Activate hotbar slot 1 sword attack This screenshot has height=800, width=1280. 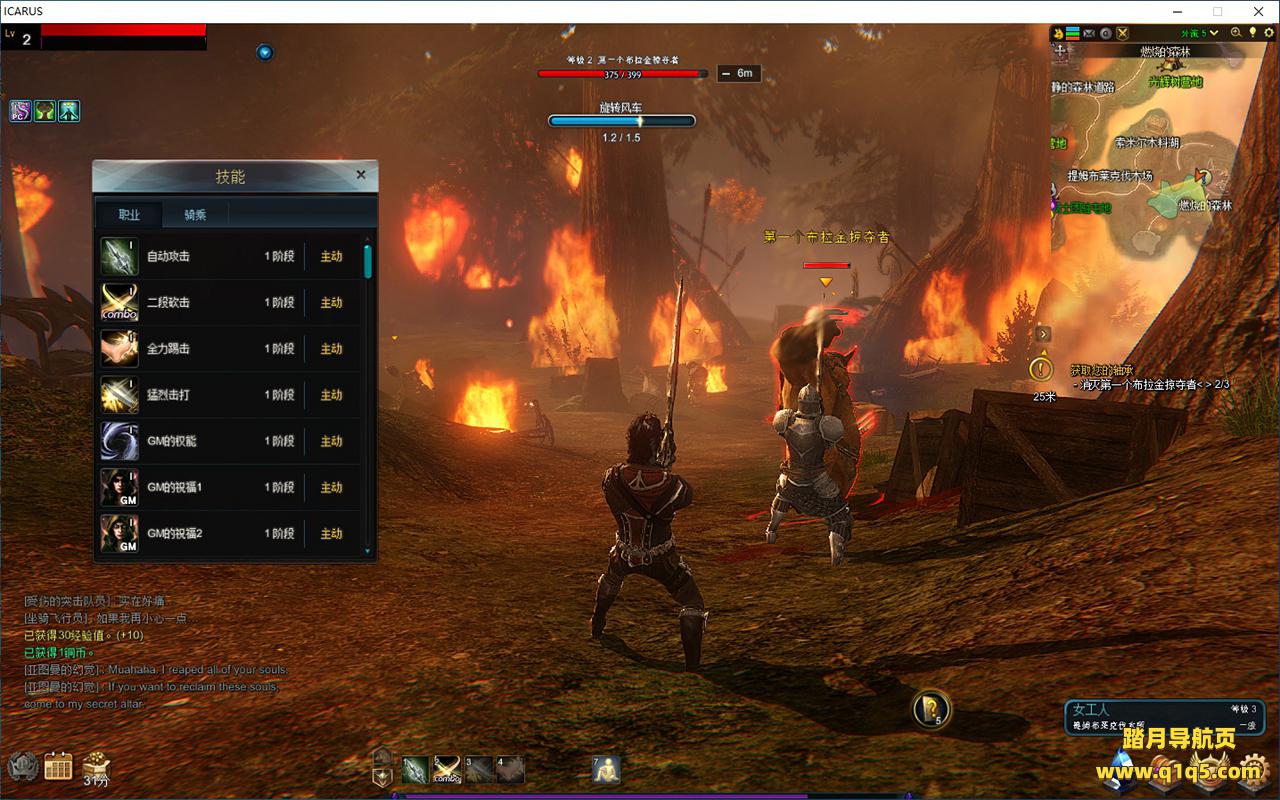pos(415,769)
